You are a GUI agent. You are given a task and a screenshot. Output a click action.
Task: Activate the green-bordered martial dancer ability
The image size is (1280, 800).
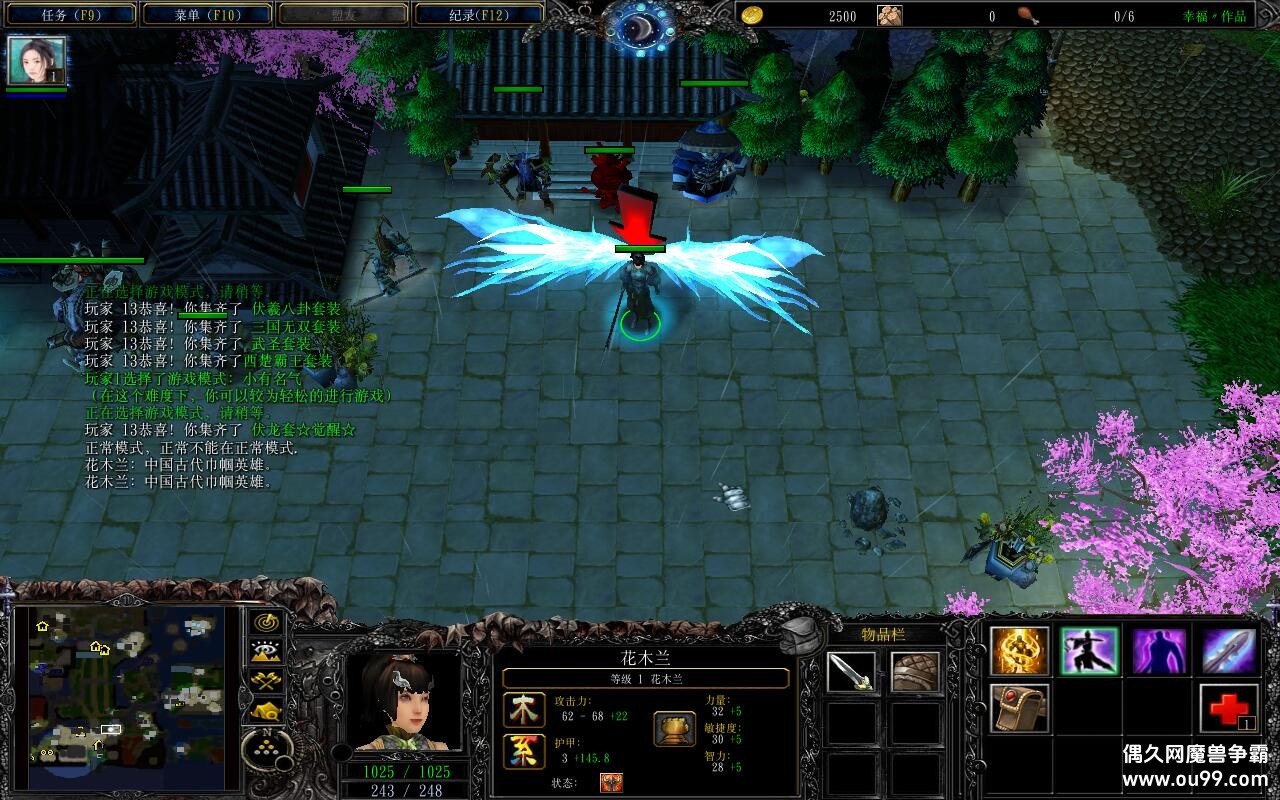tap(1089, 651)
